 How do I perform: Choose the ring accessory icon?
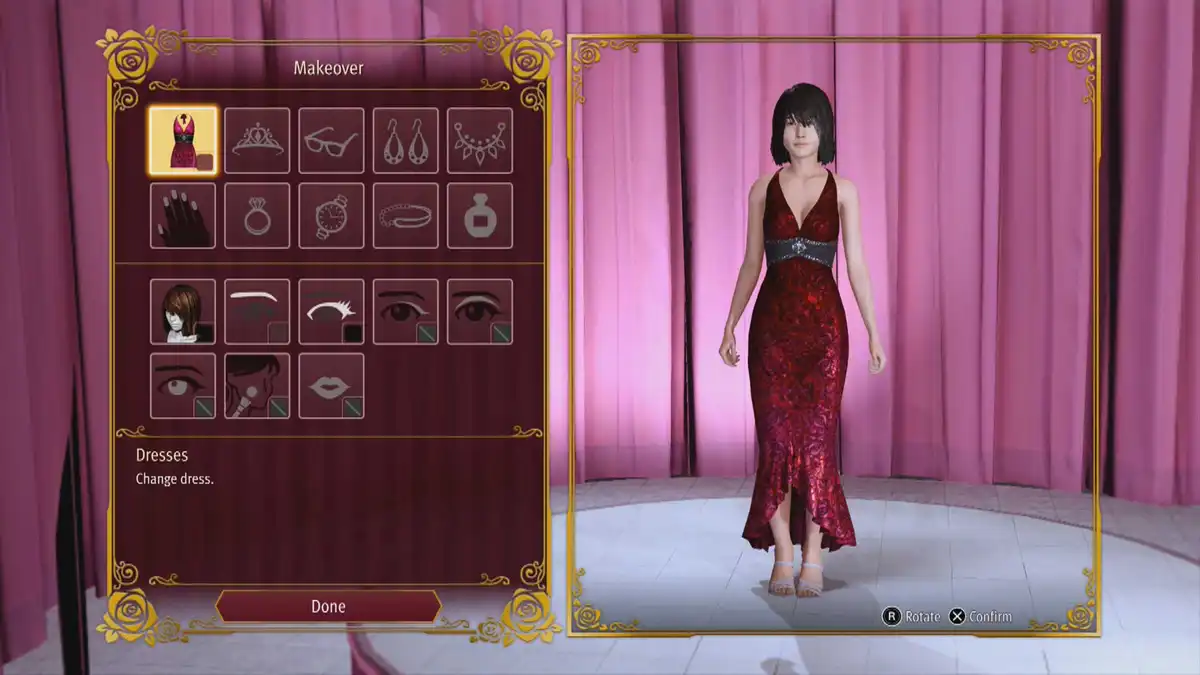pos(257,215)
